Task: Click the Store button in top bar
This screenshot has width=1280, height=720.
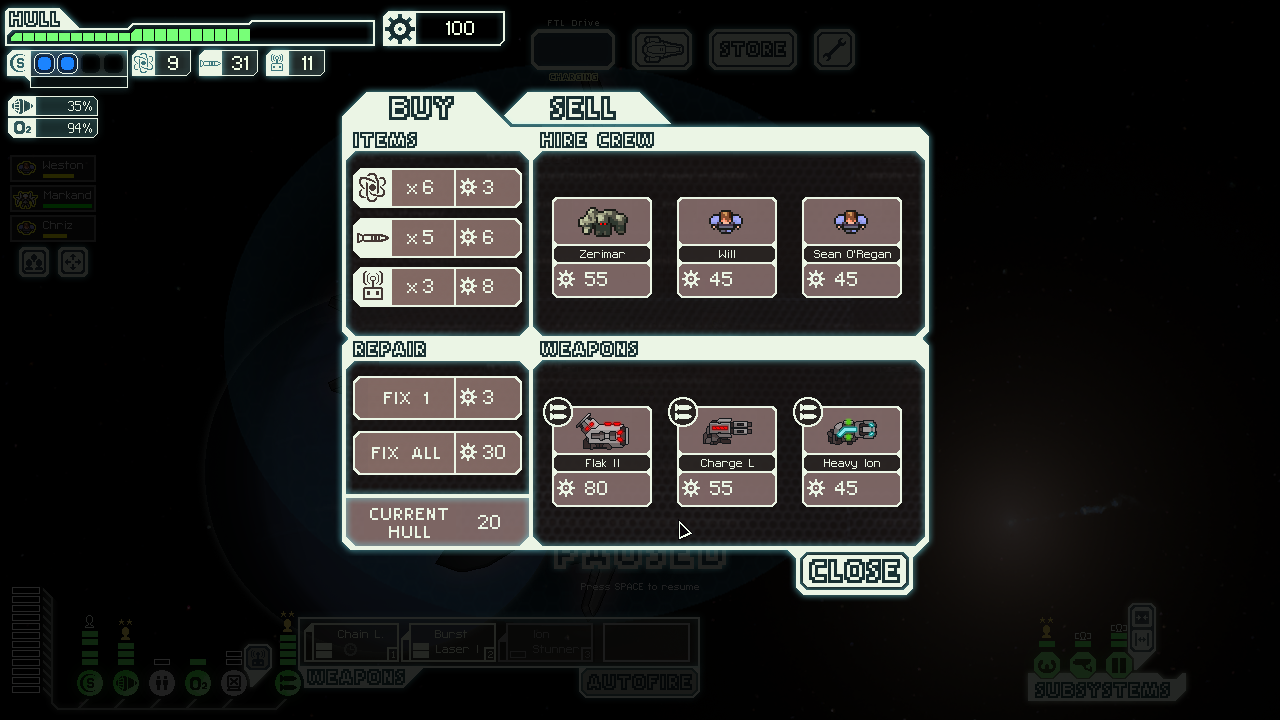Action: pyautogui.click(x=752, y=49)
